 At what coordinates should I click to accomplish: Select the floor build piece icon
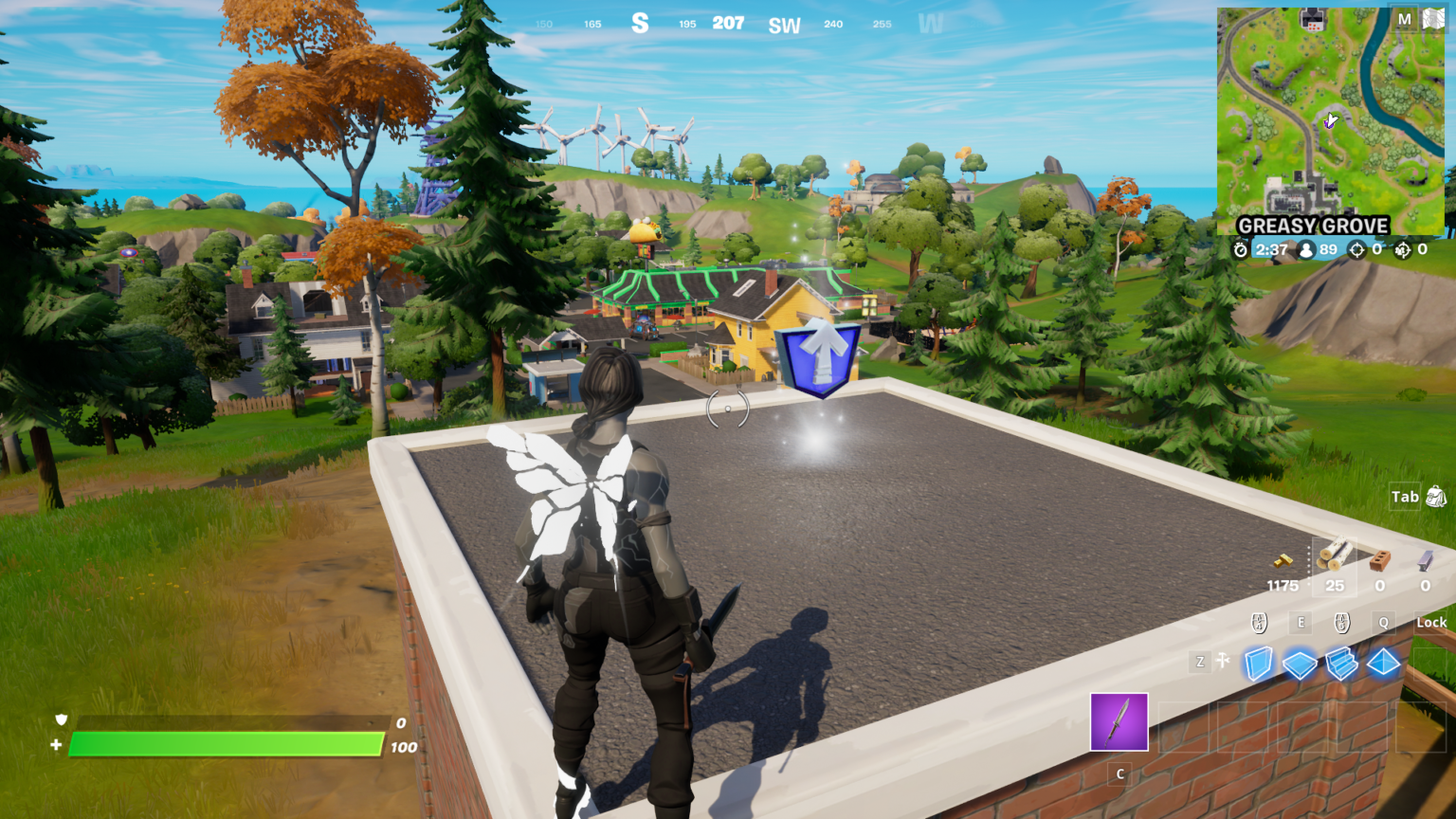pyautogui.click(x=1299, y=664)
